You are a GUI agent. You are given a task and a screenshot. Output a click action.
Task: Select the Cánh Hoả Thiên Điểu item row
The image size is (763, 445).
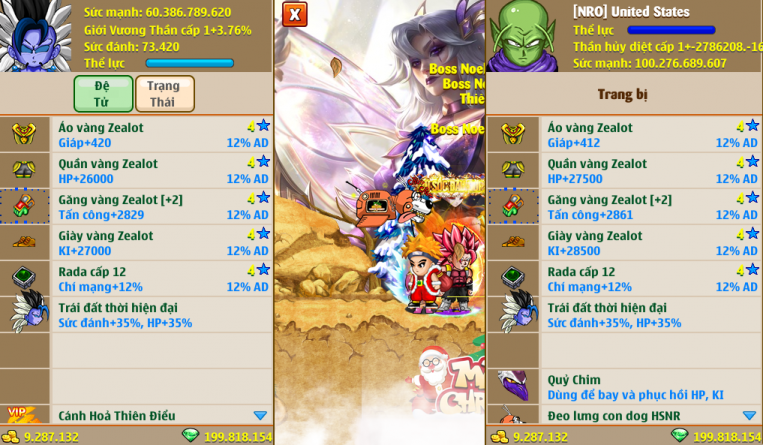point(160,415)
